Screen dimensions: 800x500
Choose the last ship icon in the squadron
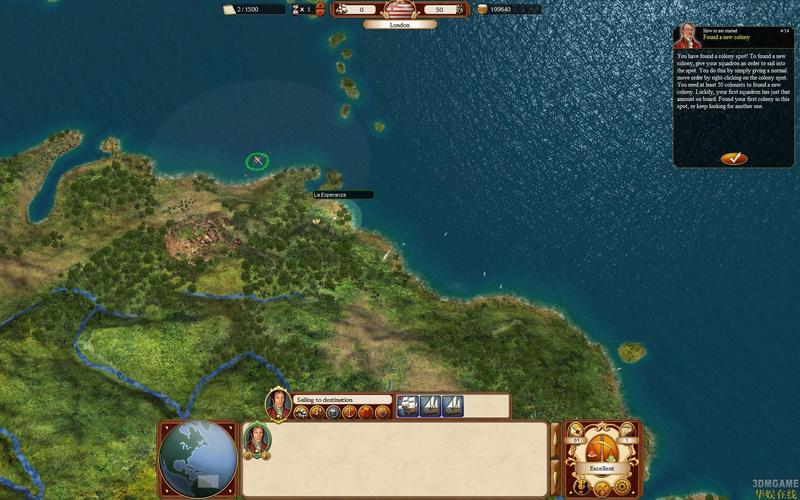point(453,406)
